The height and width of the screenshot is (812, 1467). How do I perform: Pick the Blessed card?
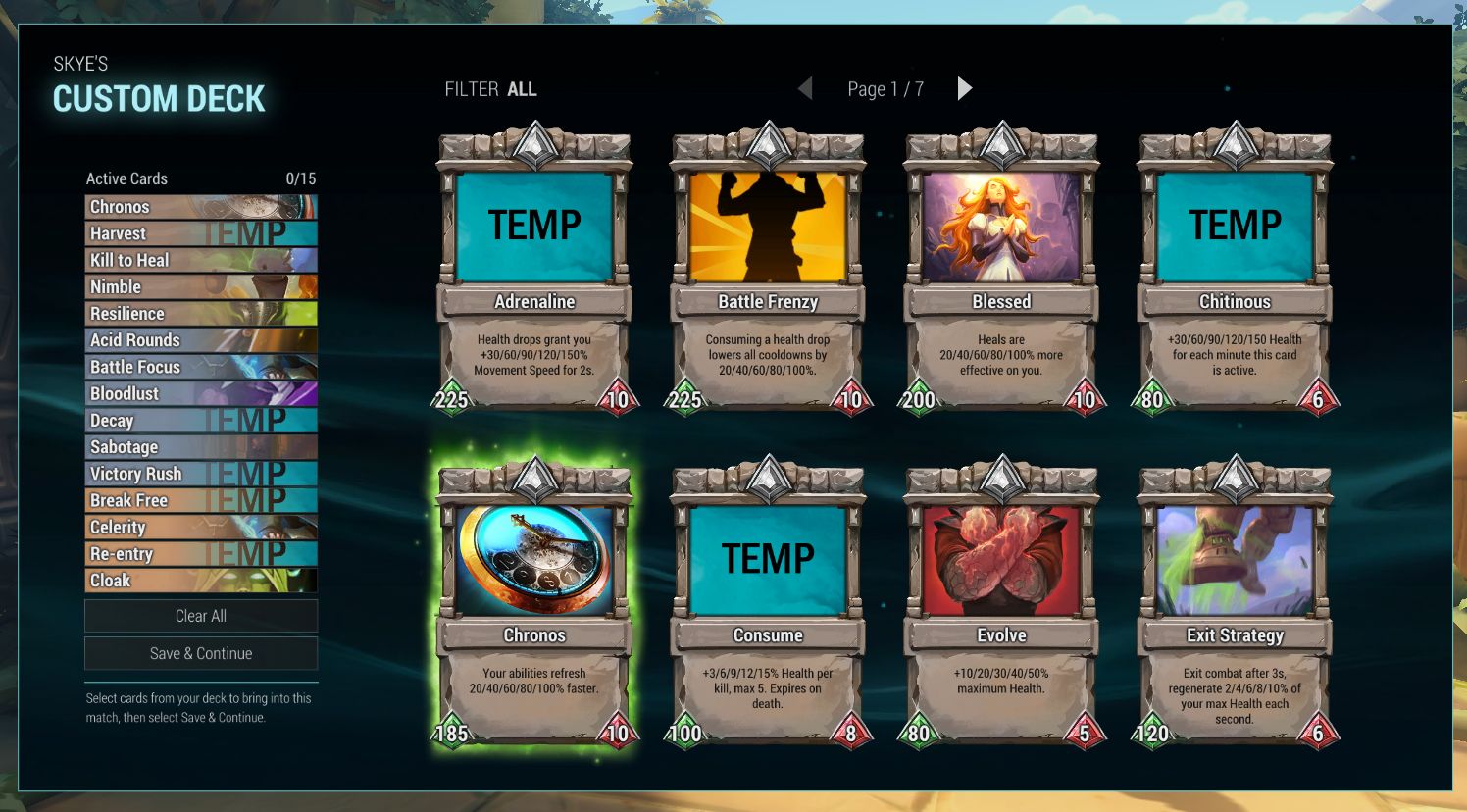(x=1001, y=270)
